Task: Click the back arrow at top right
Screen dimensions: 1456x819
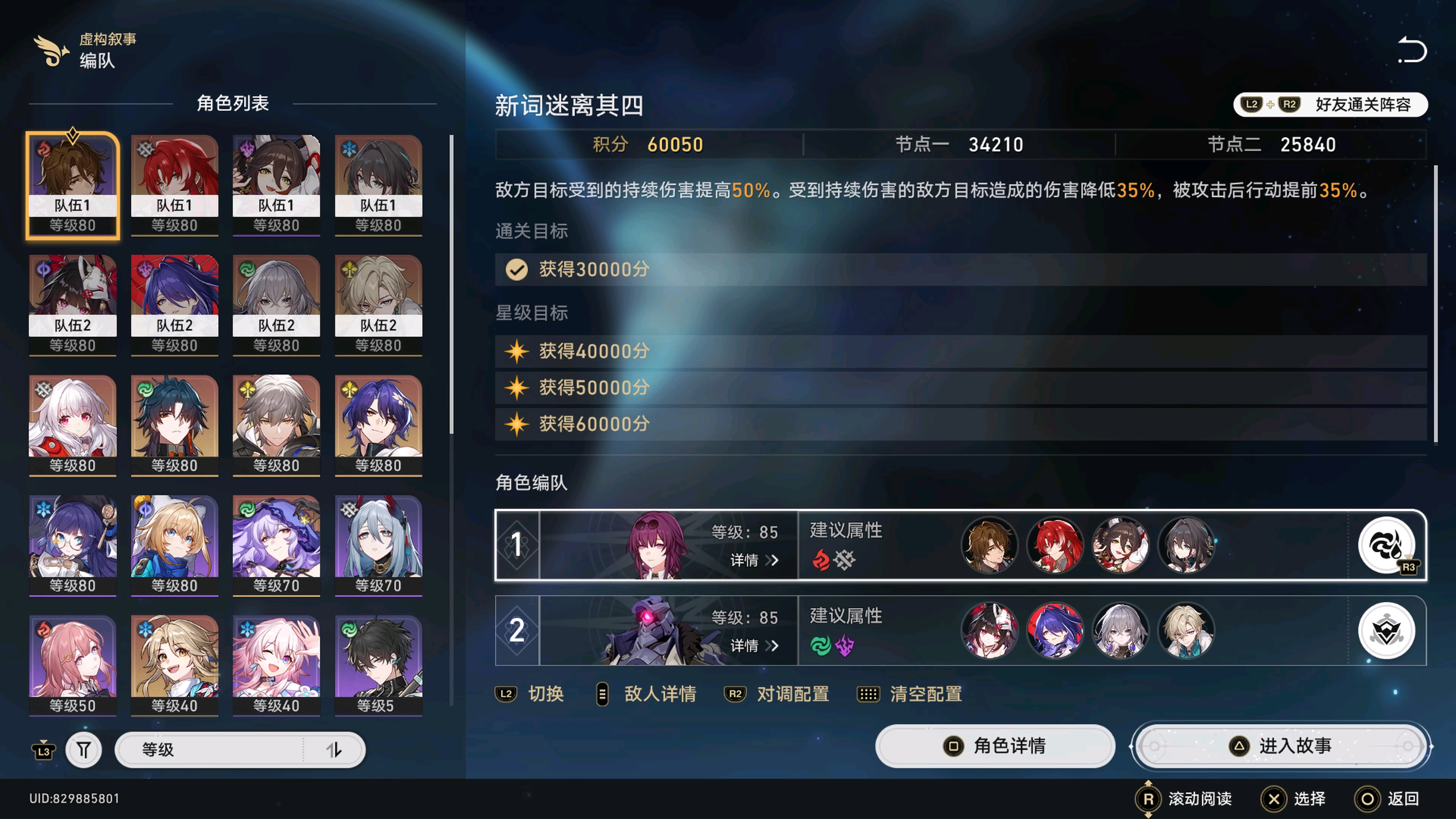Action: [x=1411, y=50]
